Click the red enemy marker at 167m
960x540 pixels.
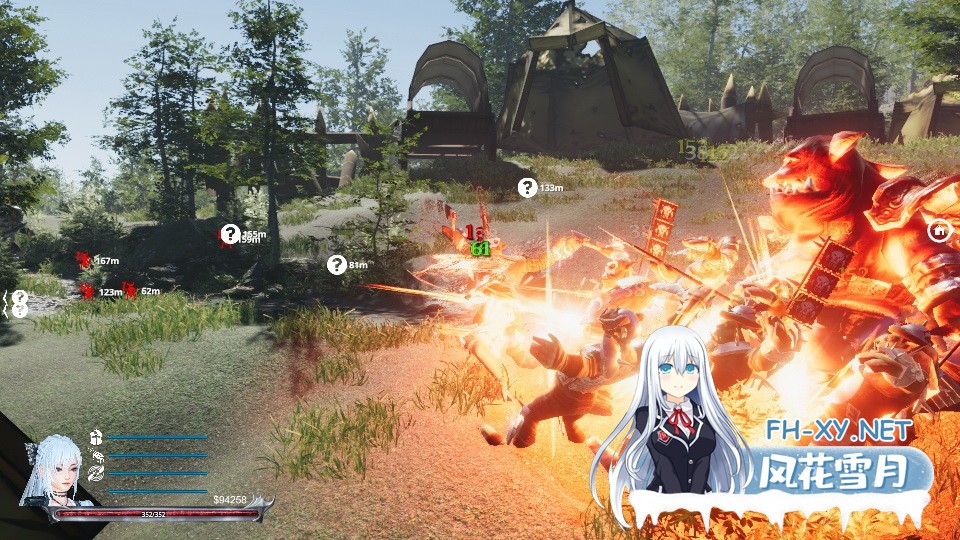click(x=84, y=261)
